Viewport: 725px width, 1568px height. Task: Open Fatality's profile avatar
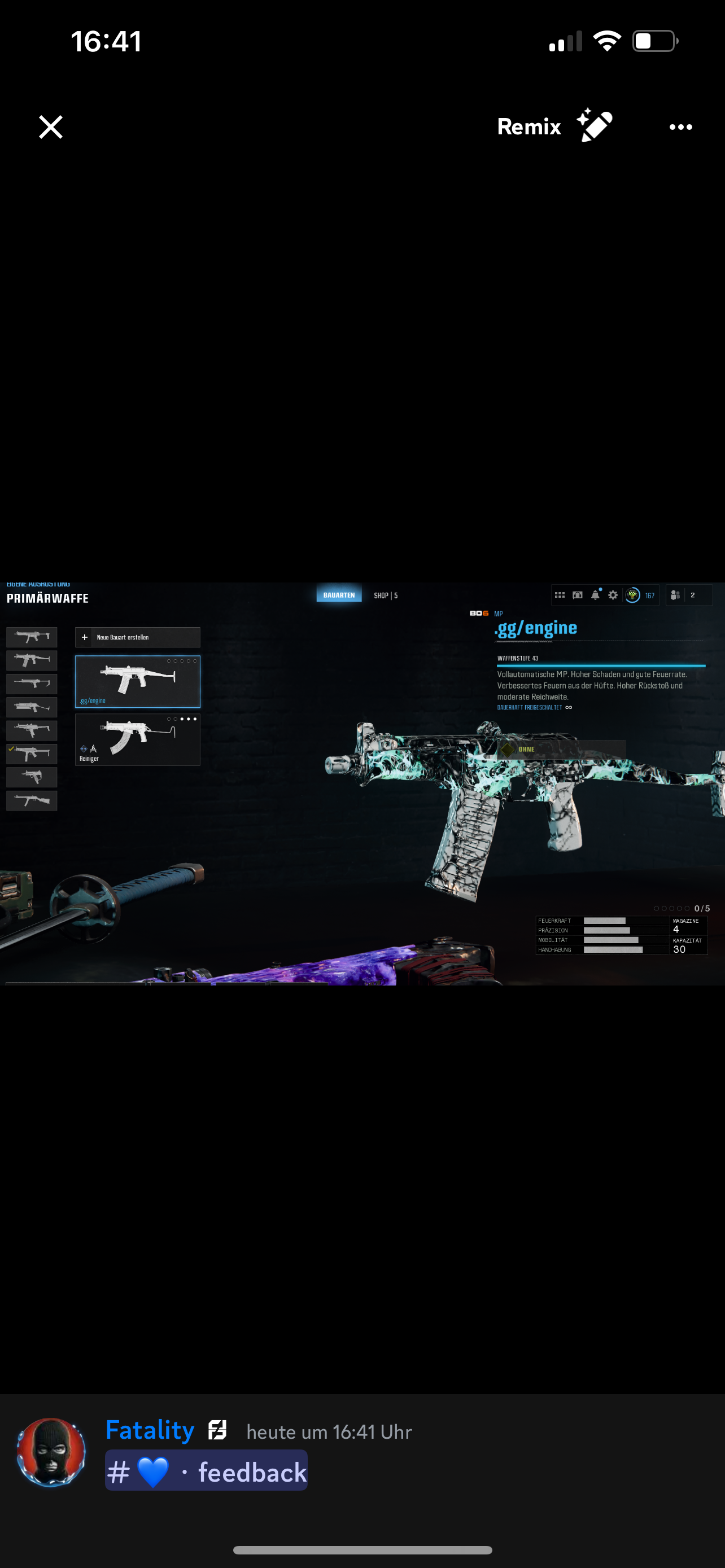(x=51, y=1452)
